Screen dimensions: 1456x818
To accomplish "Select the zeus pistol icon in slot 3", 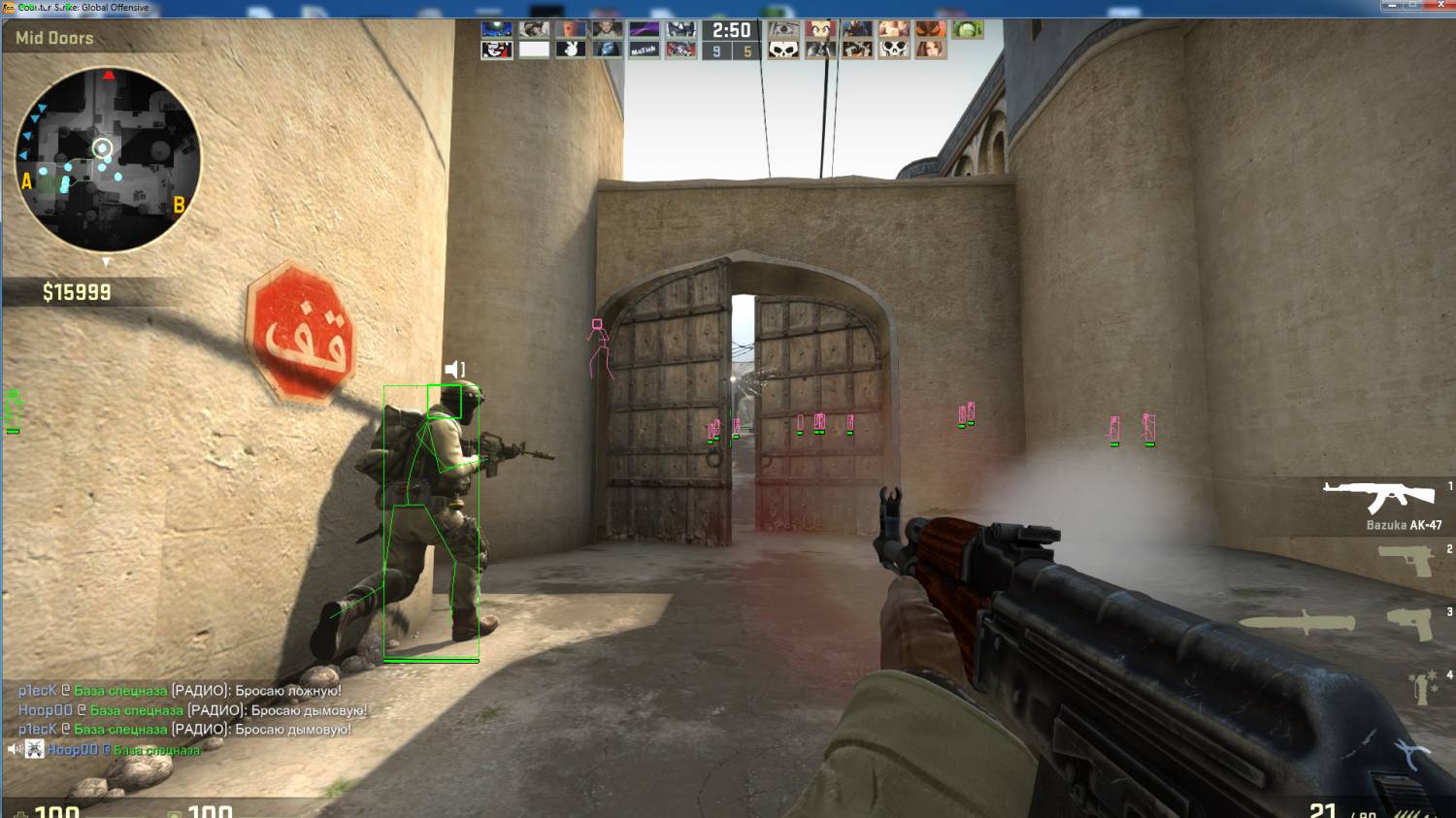I will coord(1408,623).
